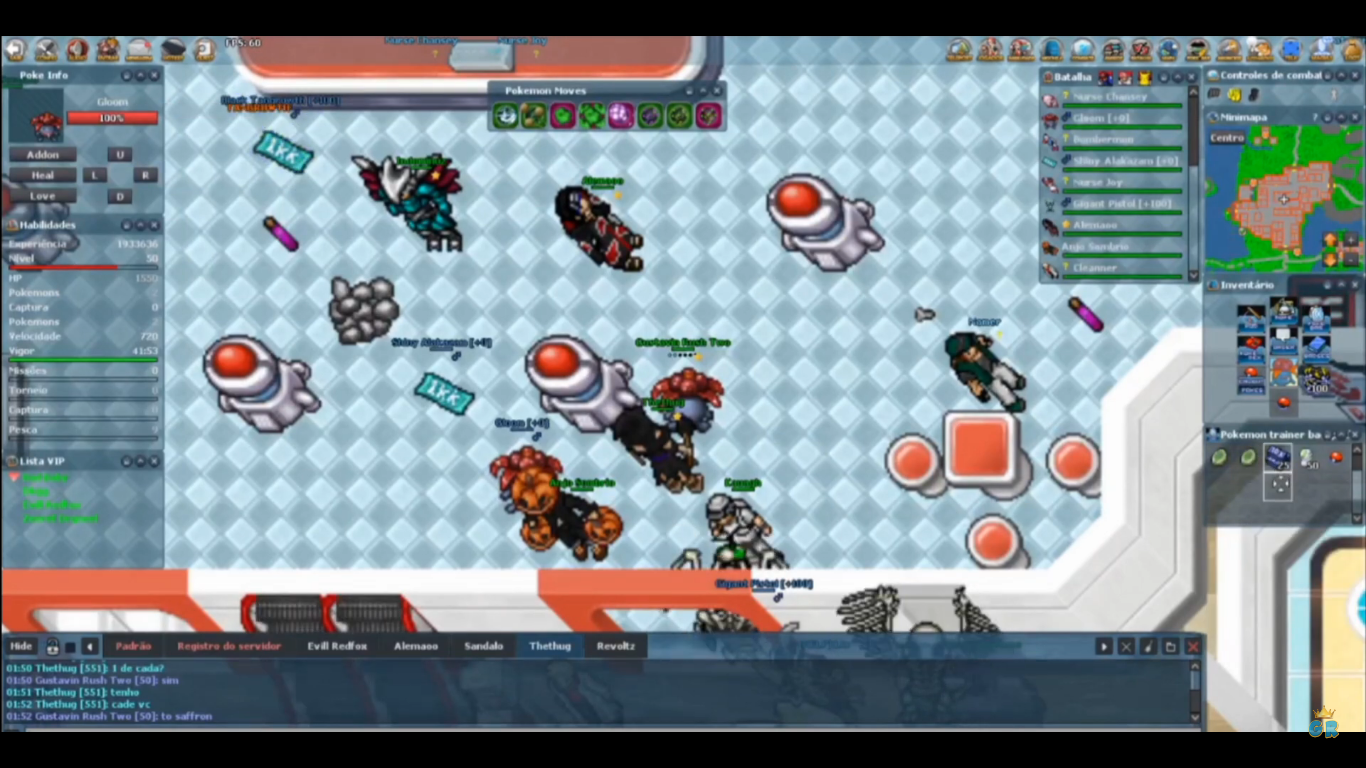This screenshot has height=768, width=1366.
Task: Open the Revoltz chat tab
Action: 615,646
